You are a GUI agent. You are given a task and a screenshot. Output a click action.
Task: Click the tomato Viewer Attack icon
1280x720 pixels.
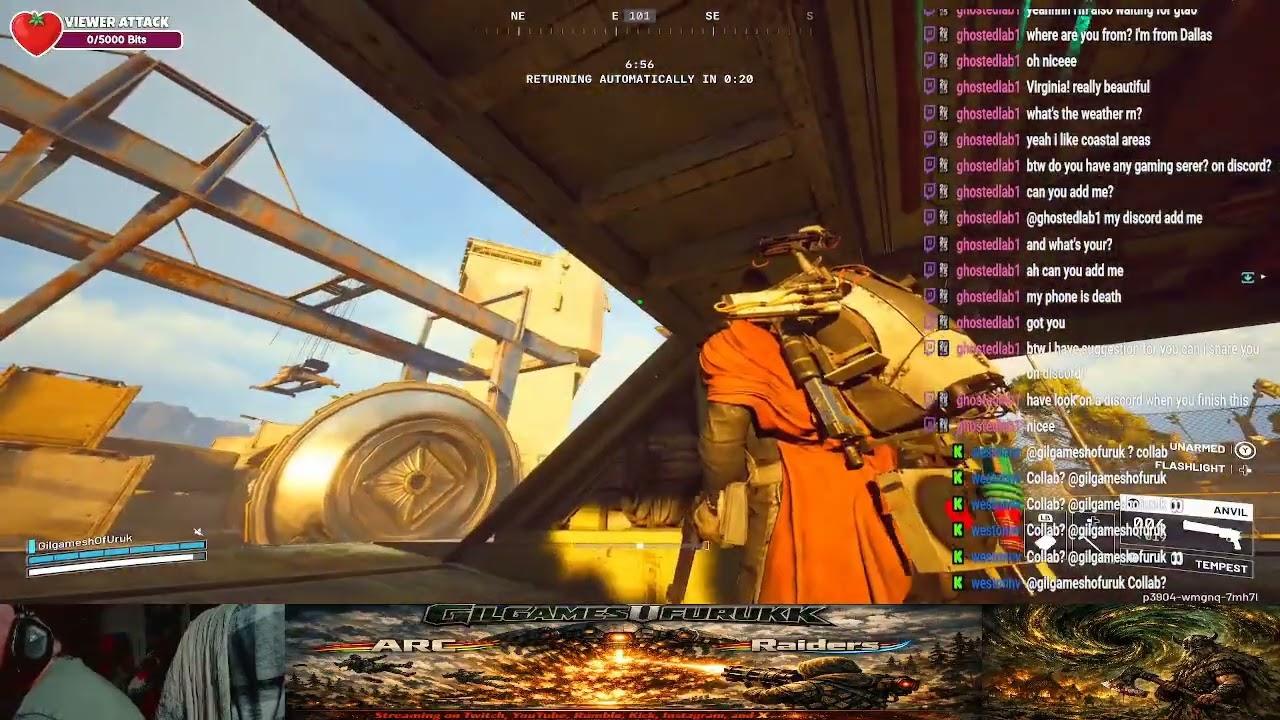(37, 33)
